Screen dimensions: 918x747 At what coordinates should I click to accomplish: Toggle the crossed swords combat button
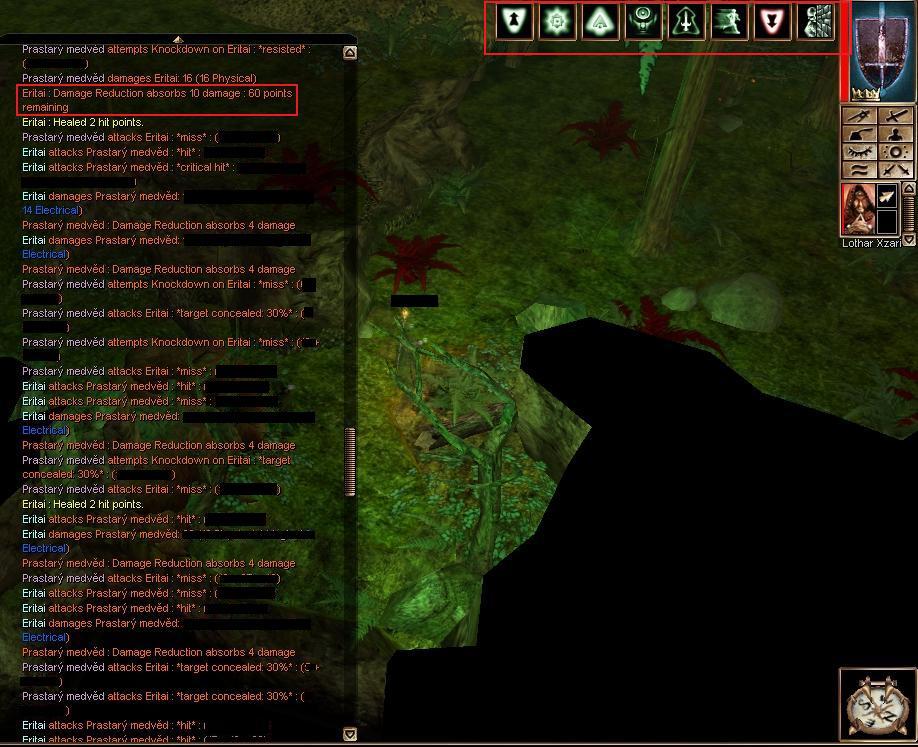click(896, 170)
